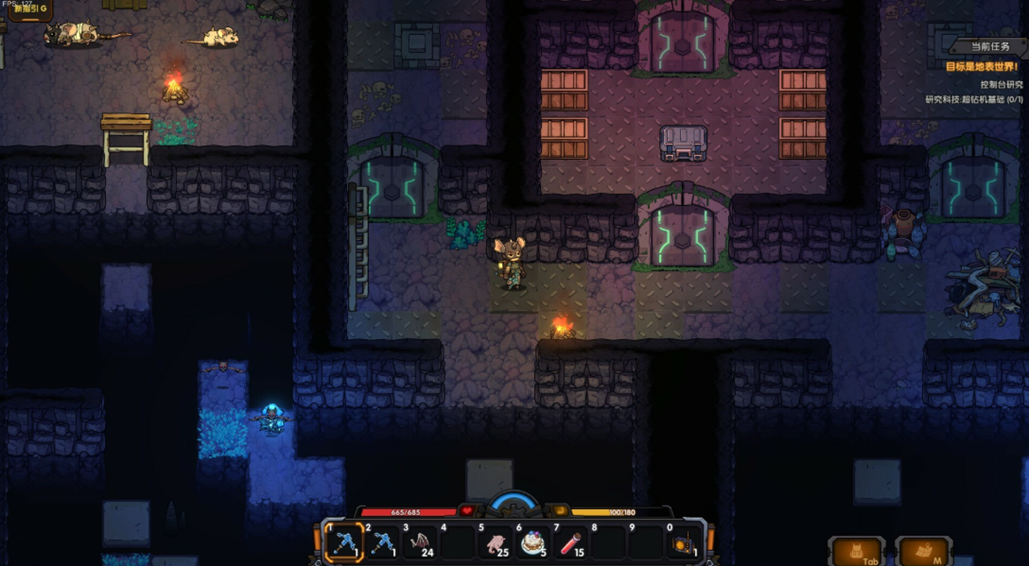Open the beginner guide button at top-left
This screenshot has width=1029, height=566.
[x=30, y=10]
